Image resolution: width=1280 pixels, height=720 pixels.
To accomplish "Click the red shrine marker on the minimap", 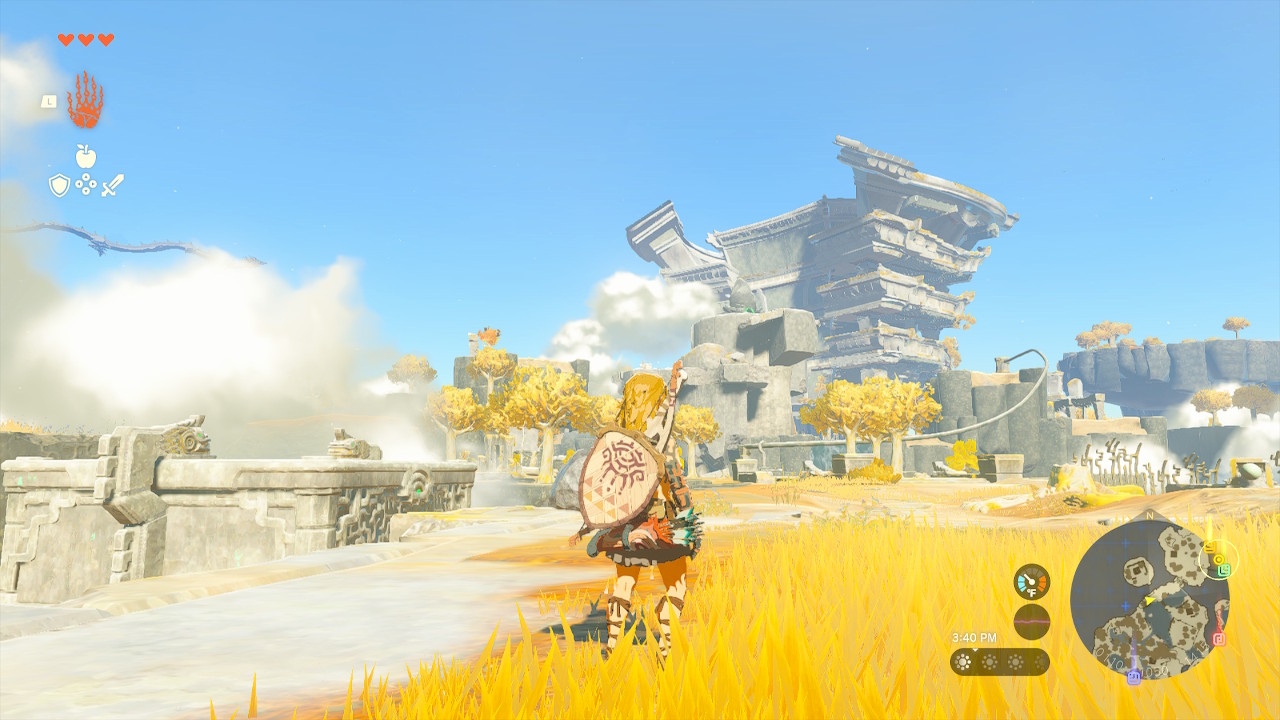I will click(1219, 638).
